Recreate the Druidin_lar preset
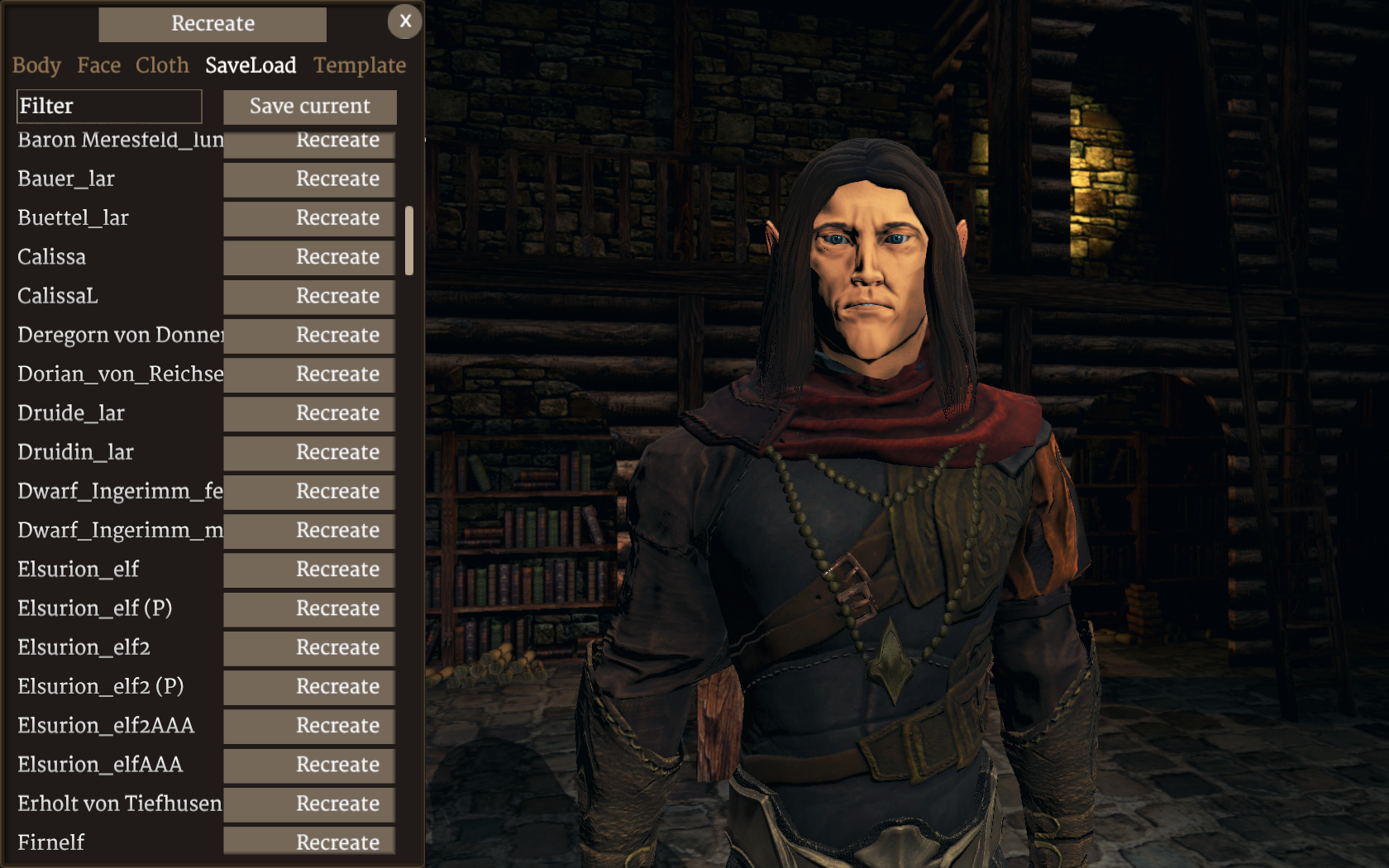1389x868 pixels. pos(309,452)
